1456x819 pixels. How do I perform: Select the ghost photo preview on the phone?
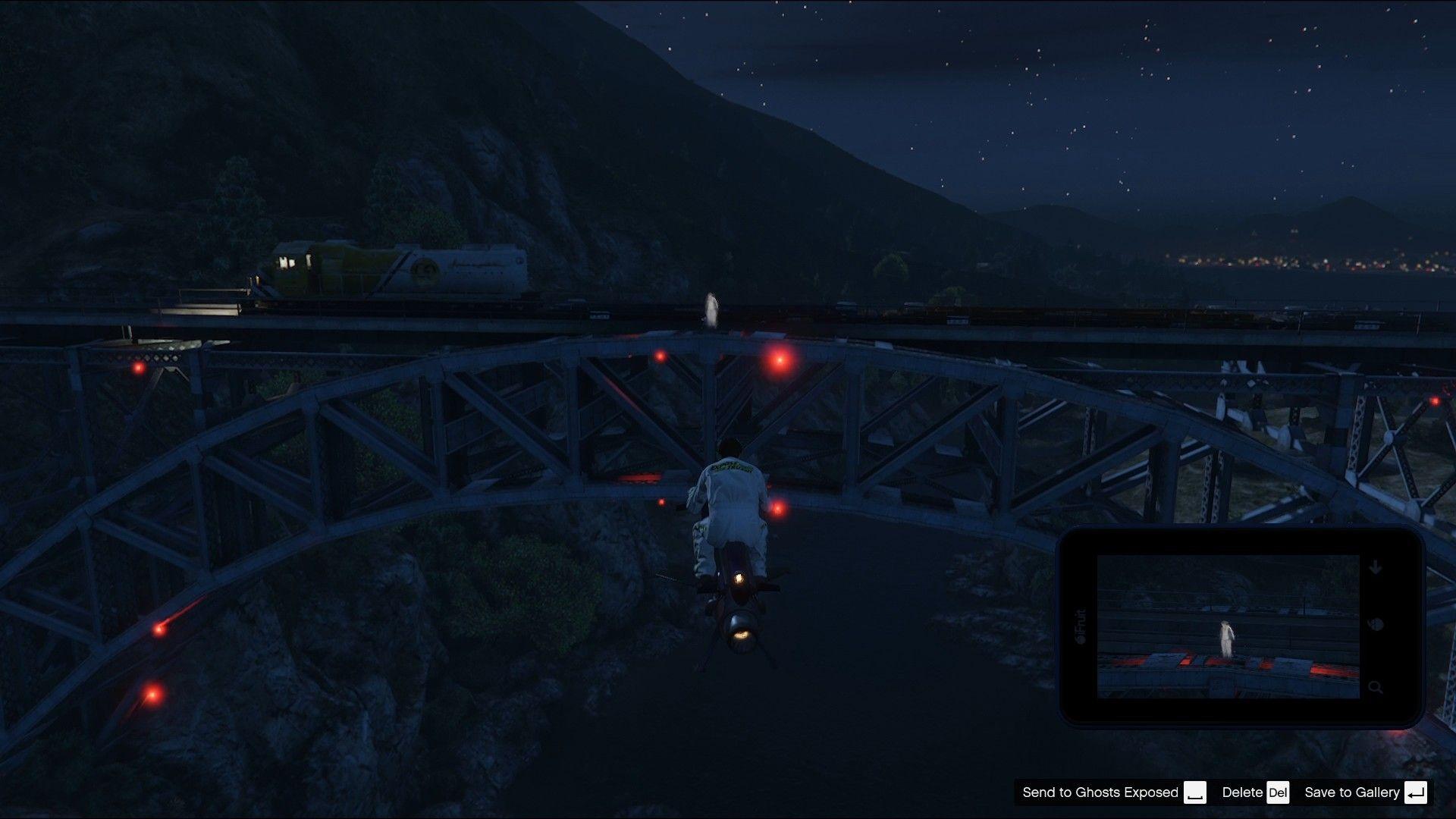tap(1228, 626)
